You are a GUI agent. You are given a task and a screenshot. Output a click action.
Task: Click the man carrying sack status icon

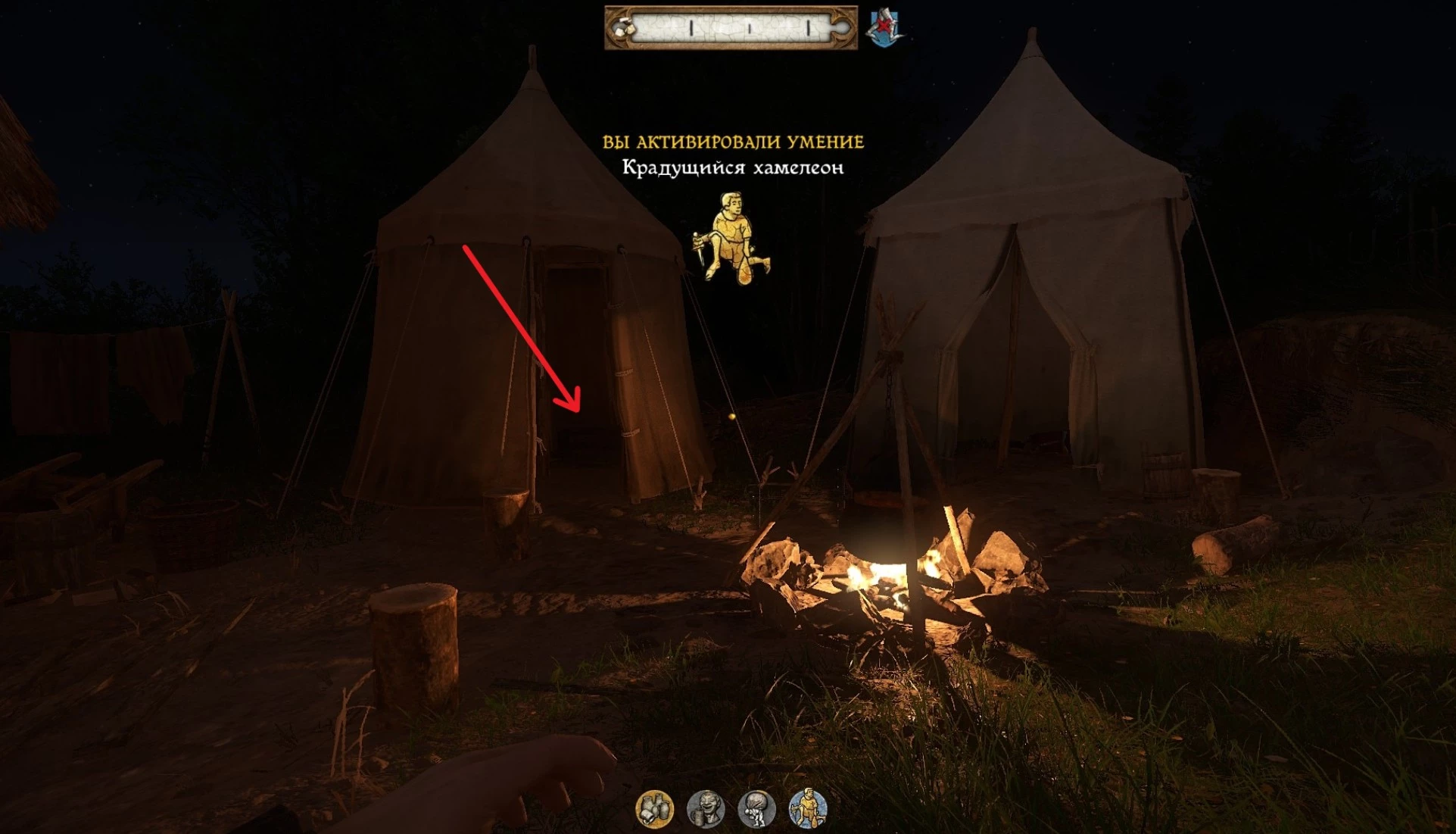pos(756,809)
